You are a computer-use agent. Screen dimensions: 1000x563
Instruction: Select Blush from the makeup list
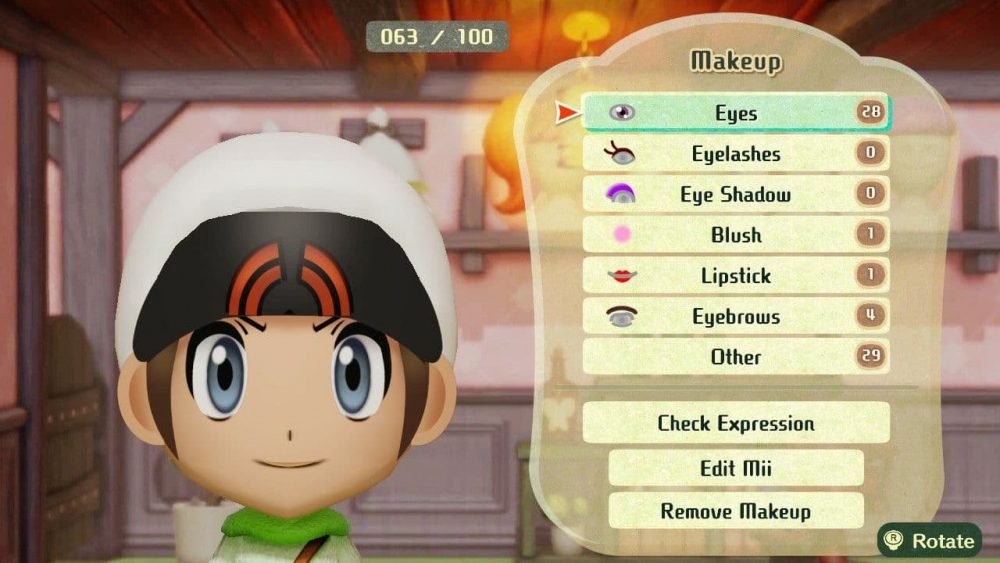(x=735, y=235)
